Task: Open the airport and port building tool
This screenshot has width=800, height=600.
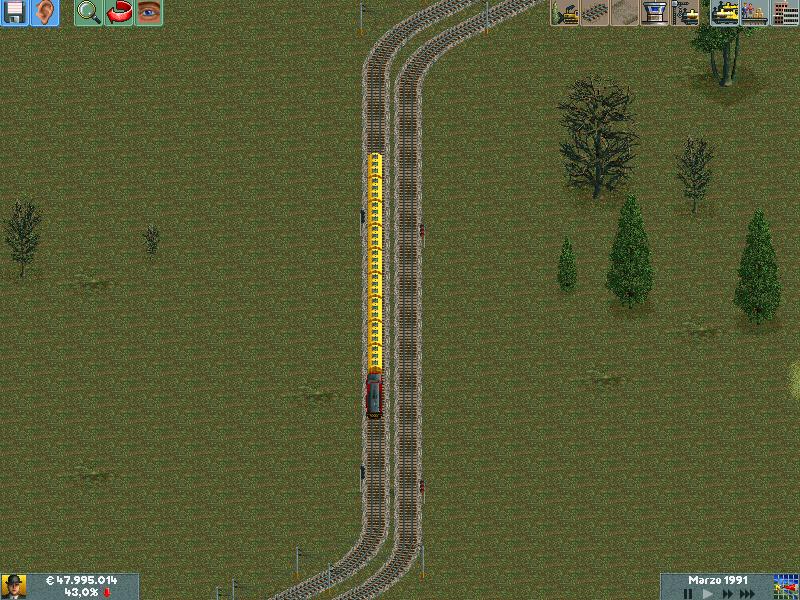Action: pyautogui.click(x=655, y=13)
